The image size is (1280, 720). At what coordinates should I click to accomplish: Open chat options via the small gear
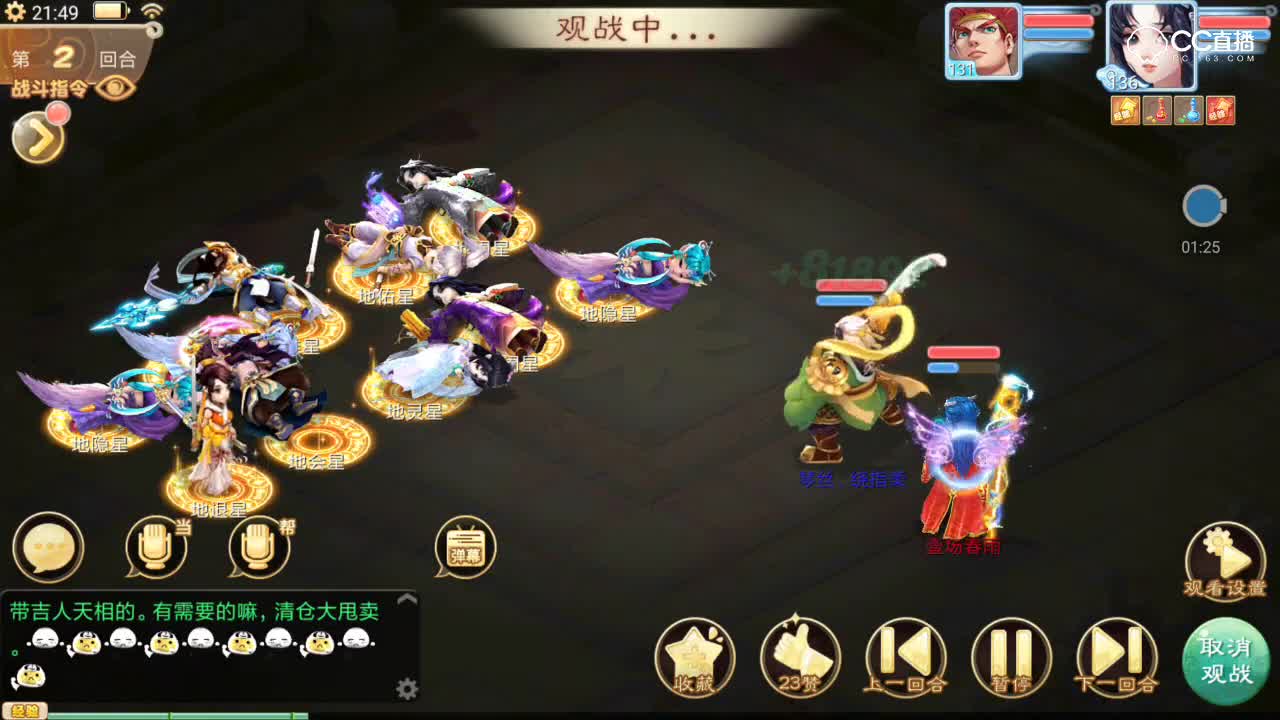406,688
